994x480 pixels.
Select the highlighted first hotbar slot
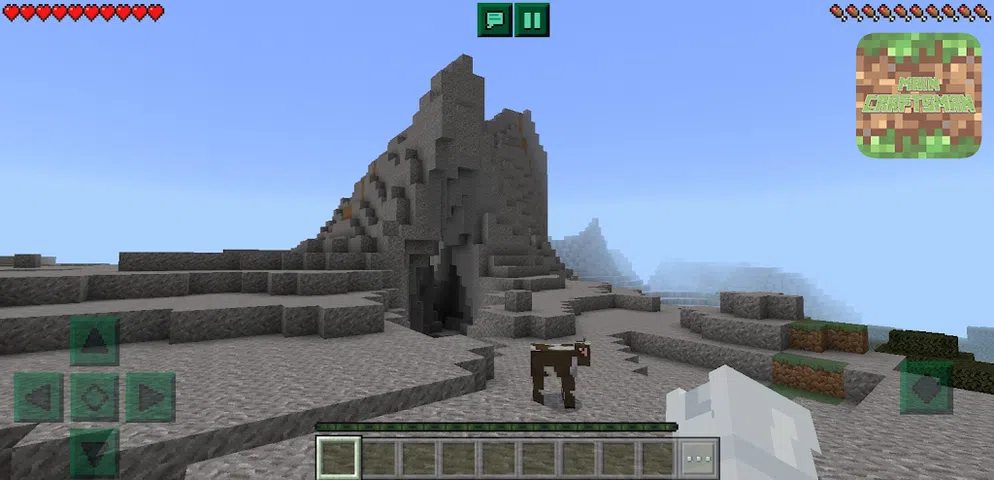[x=338, y=458]
